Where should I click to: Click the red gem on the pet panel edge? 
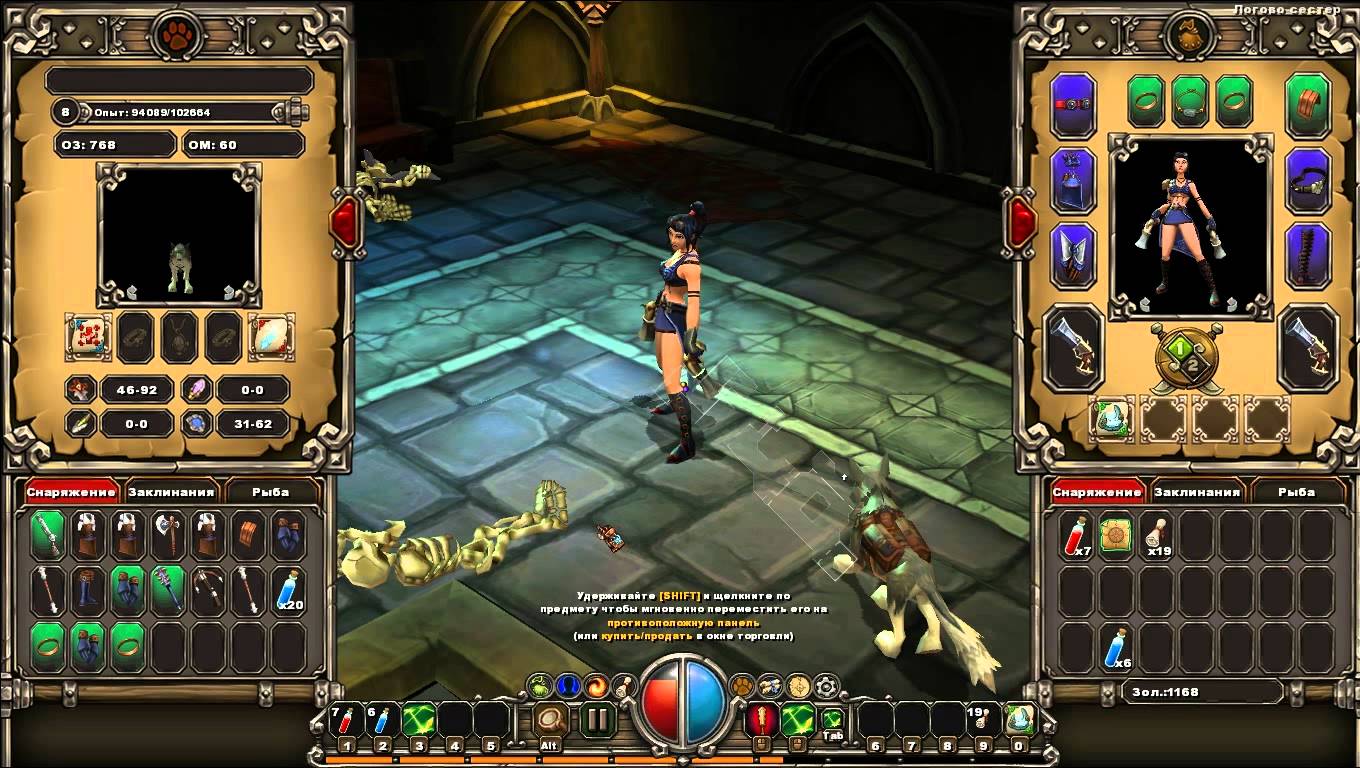coord(345,222)
